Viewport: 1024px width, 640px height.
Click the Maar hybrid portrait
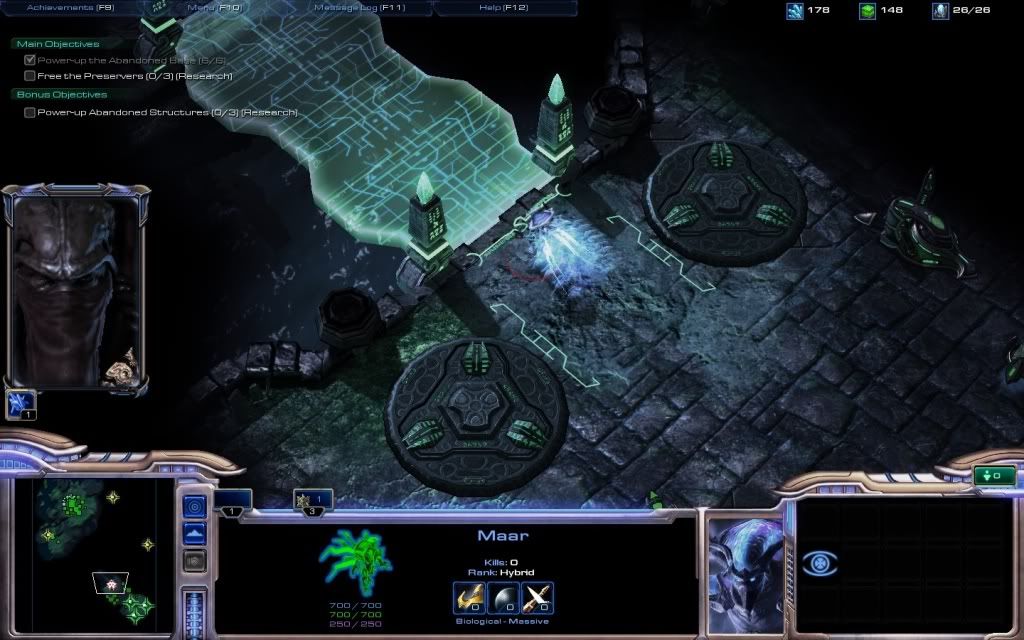tap(746, 573)
